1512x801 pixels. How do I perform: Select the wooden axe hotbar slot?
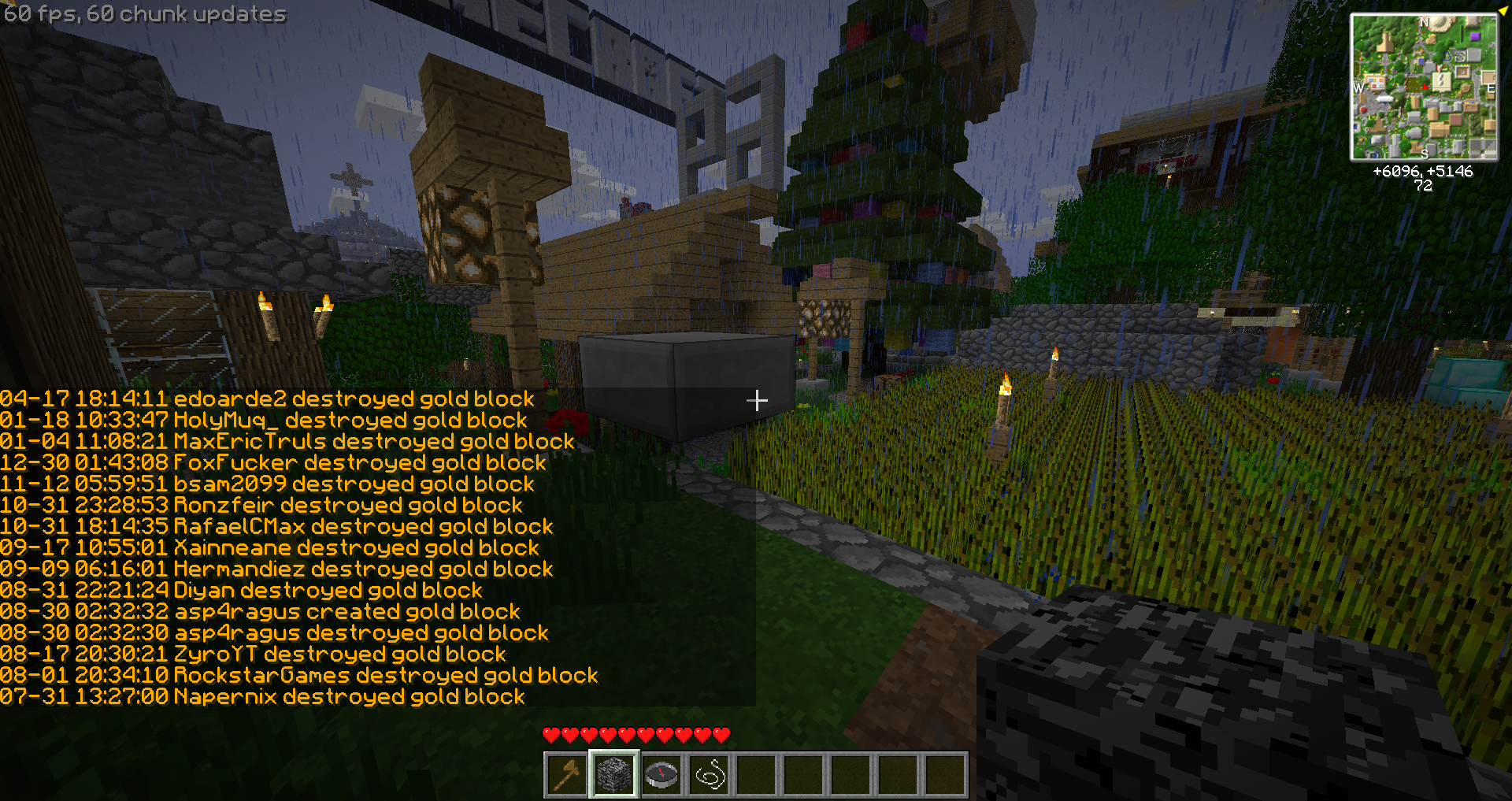pos(566,775)
